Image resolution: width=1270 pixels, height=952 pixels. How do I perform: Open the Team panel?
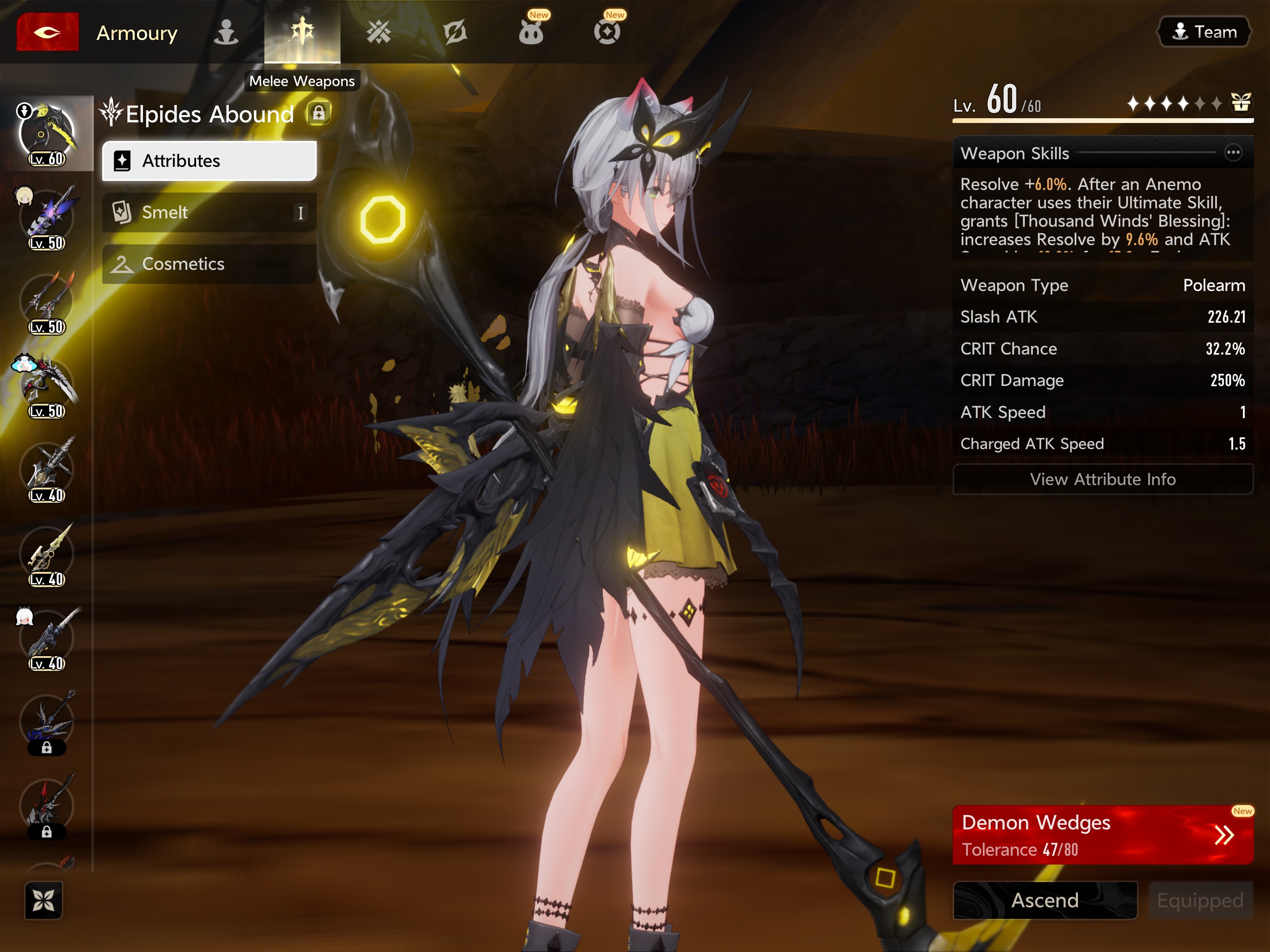click(1205, 32)
